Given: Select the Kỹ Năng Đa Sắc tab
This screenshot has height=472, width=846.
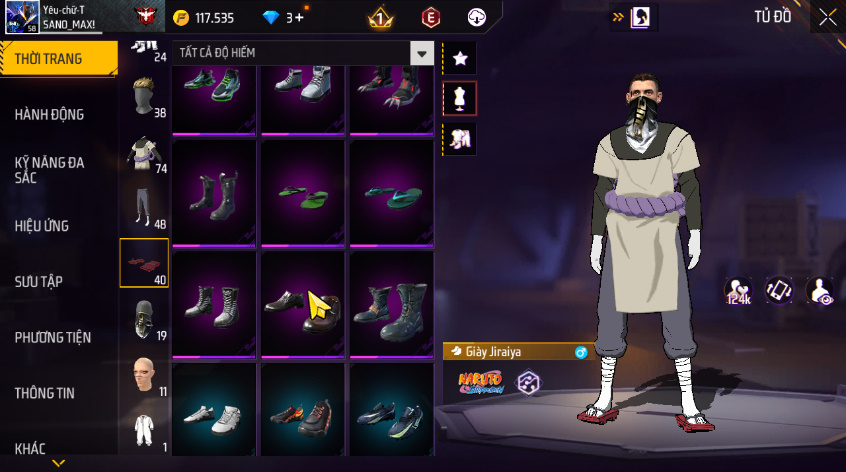Looking at the screenshot, I should (x=50, y=170).
